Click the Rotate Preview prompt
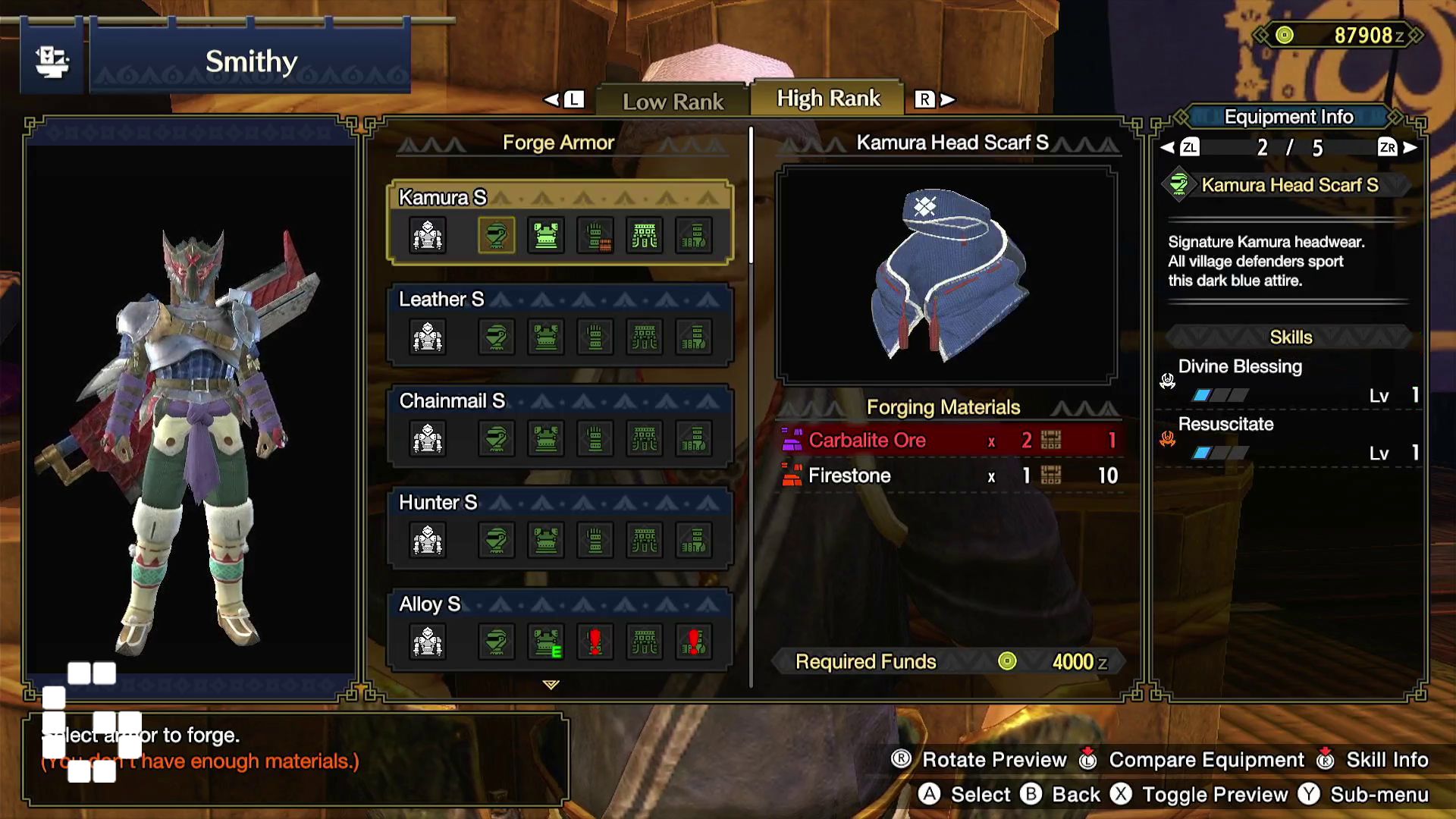Screen dimensions: 1456x819 [x=993, y=759]
